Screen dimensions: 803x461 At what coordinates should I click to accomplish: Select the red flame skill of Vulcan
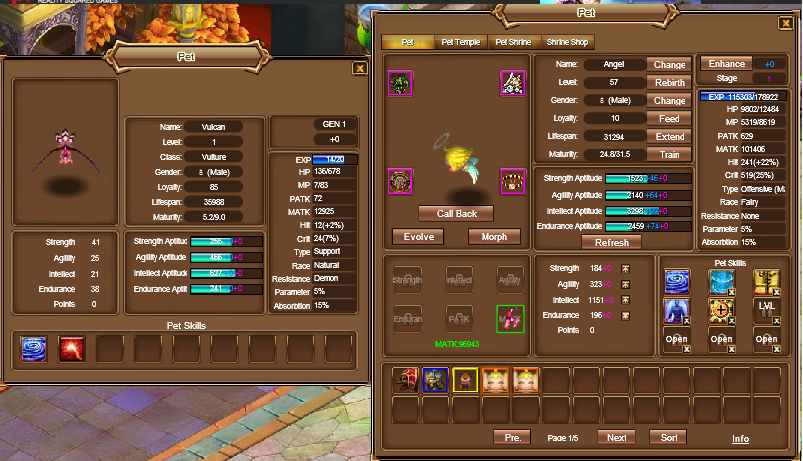71,348
